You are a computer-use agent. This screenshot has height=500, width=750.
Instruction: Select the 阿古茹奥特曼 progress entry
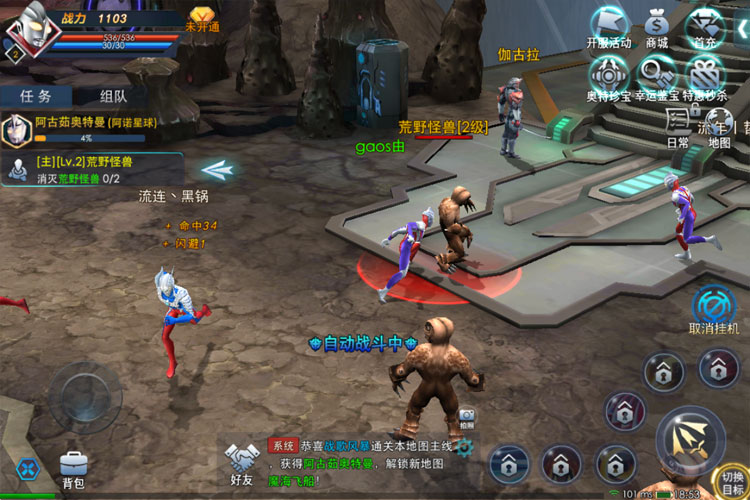click(x=93, y=129)
